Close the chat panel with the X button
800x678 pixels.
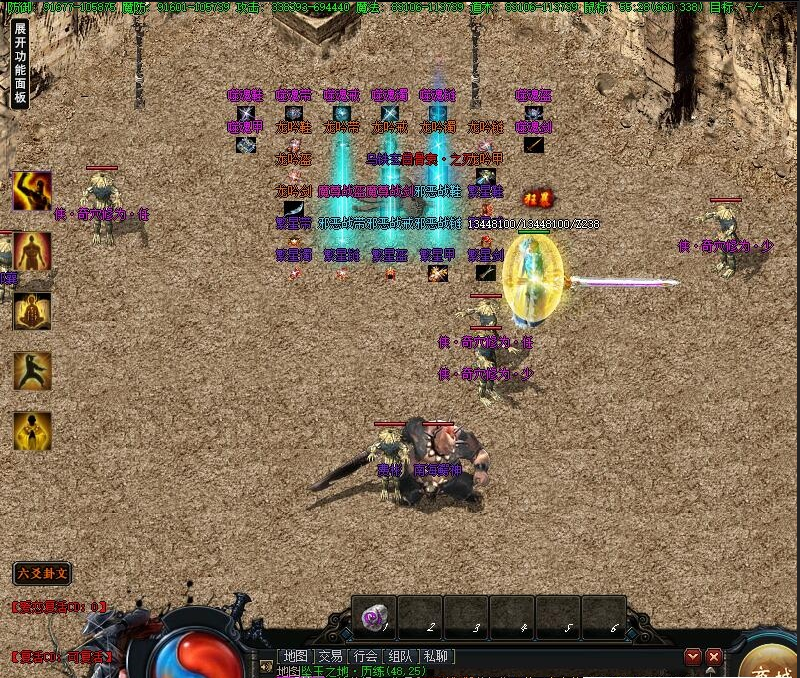coord(714,657)
